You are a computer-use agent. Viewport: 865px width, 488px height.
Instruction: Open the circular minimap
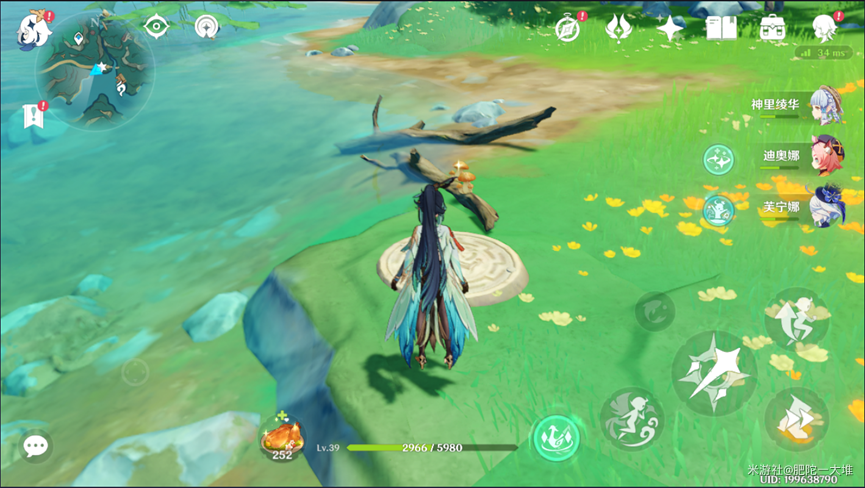(x=95, y=68)
